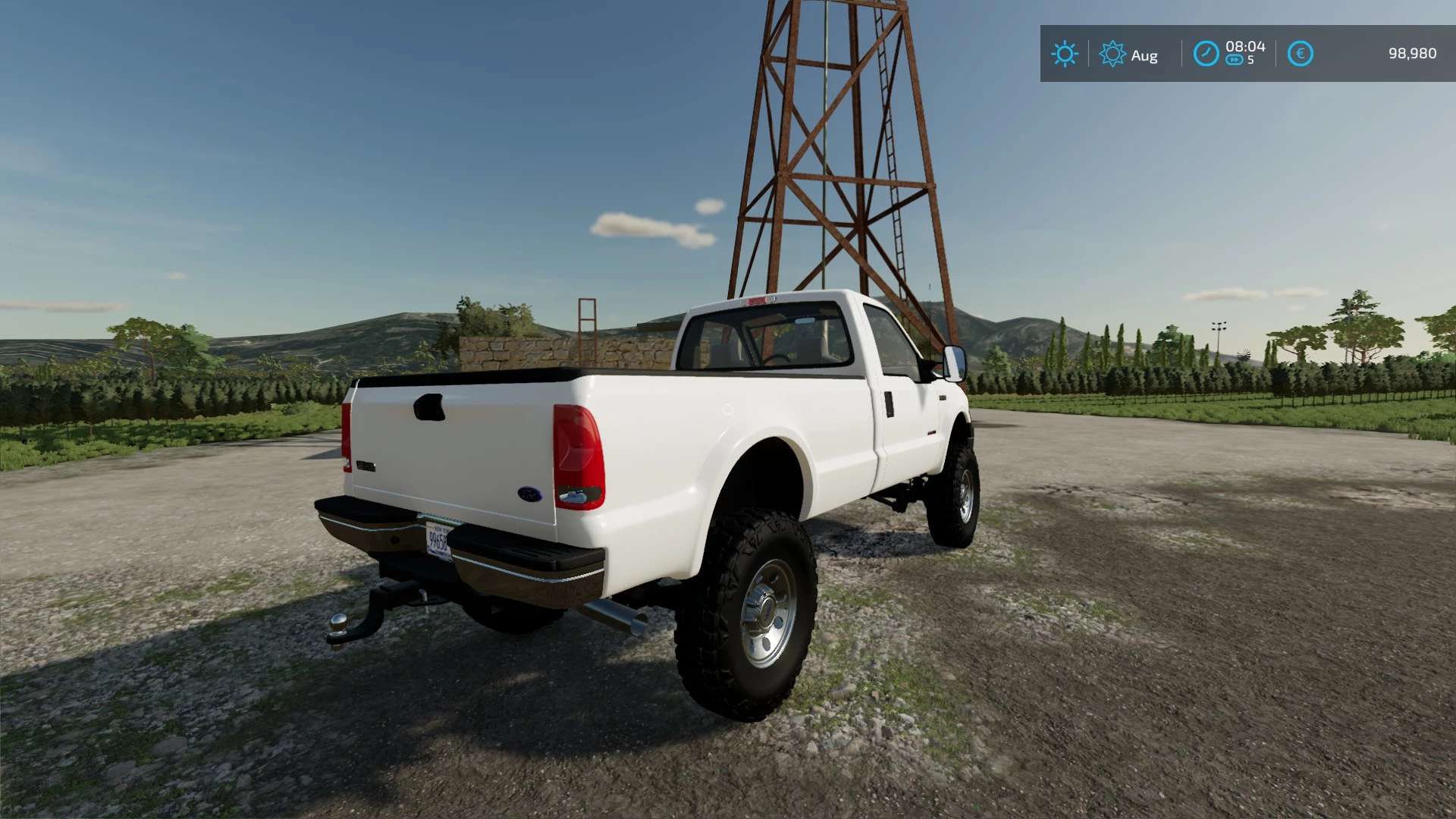Image resolution: width=1456 pixels, height=819 pixels.
Task: Click the euro currency icon
Action: (1300, 54)
